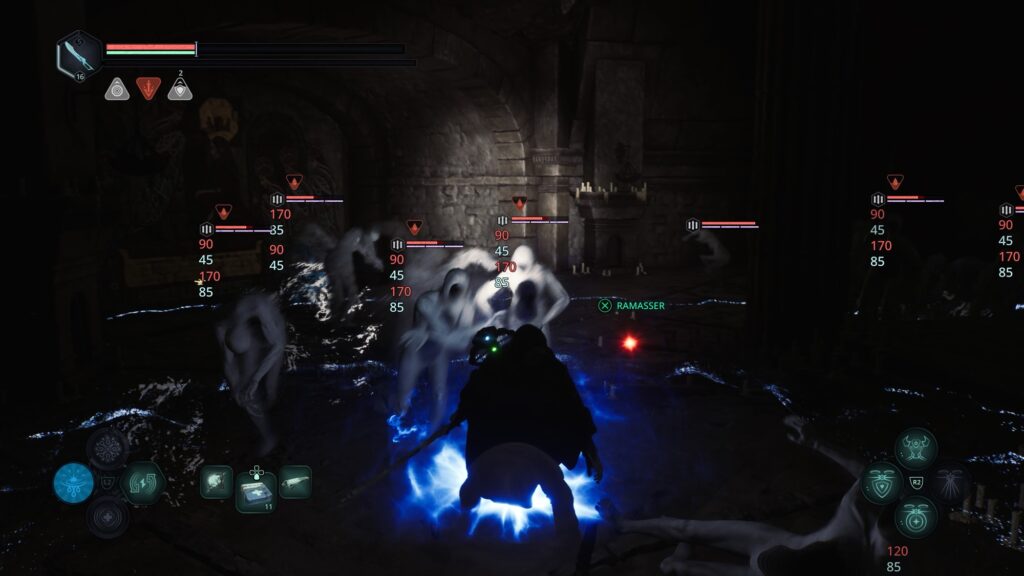This screenshot has height=576, width=1024.
Task: Activate the lightning swap hexagon ability
Action: 141,482
